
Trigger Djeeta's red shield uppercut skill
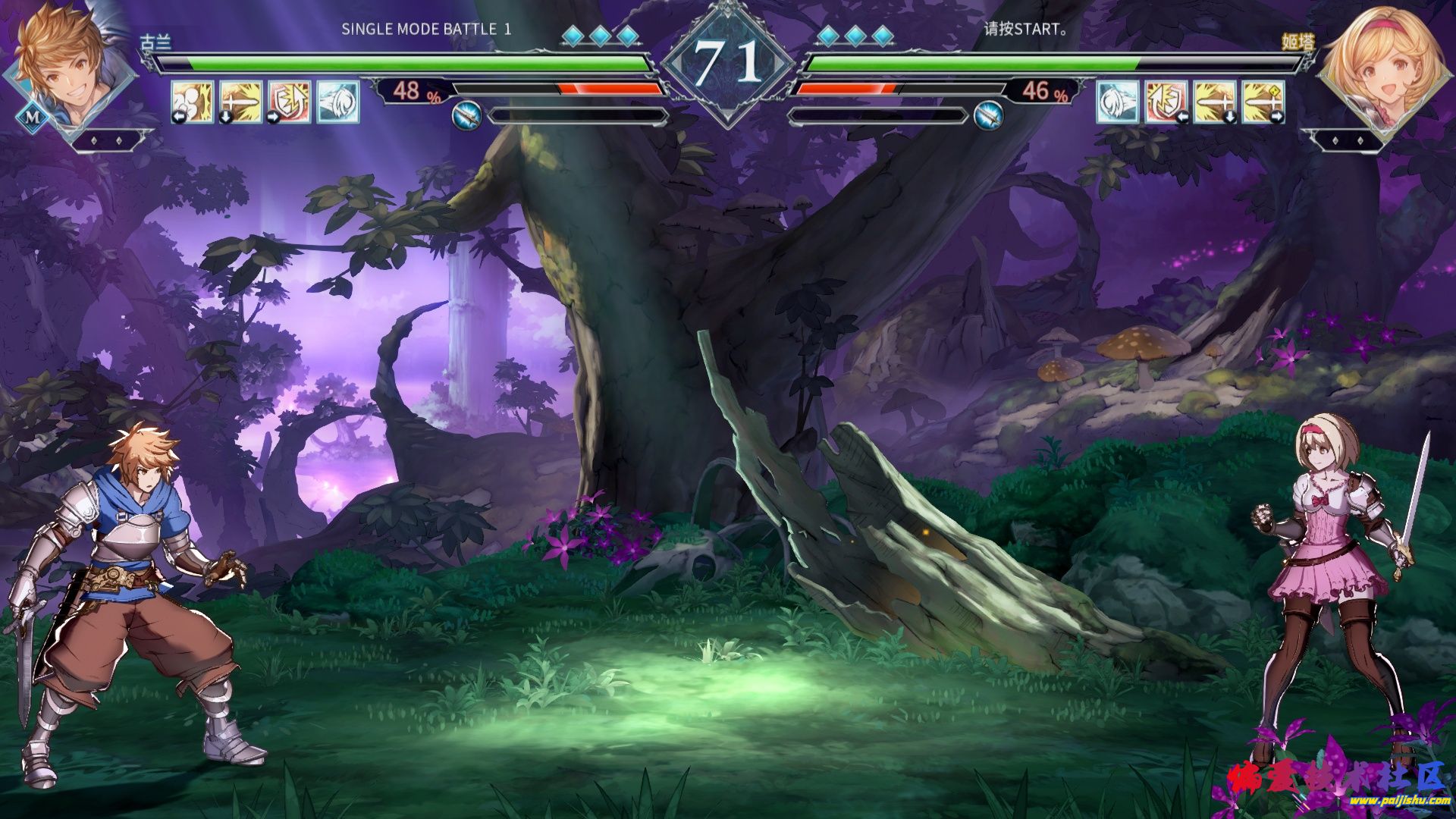tap(1166, 102)
